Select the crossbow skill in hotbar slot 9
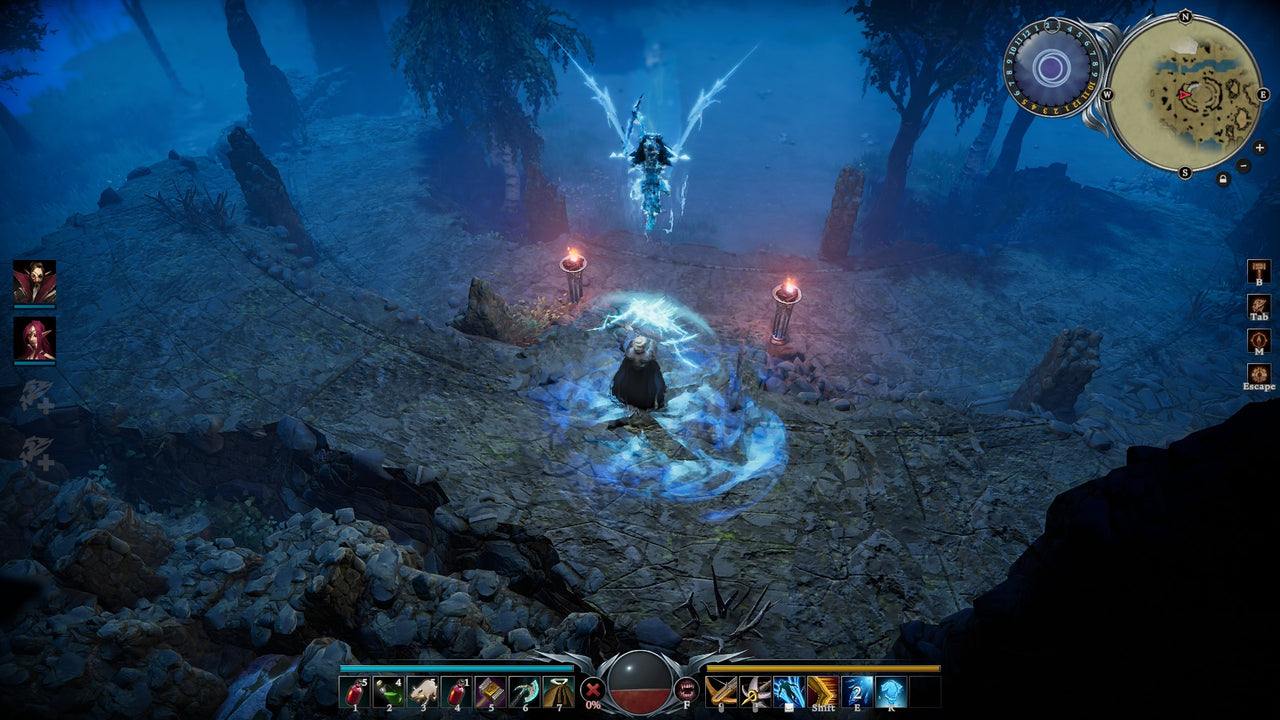 [x=720, y=691]
